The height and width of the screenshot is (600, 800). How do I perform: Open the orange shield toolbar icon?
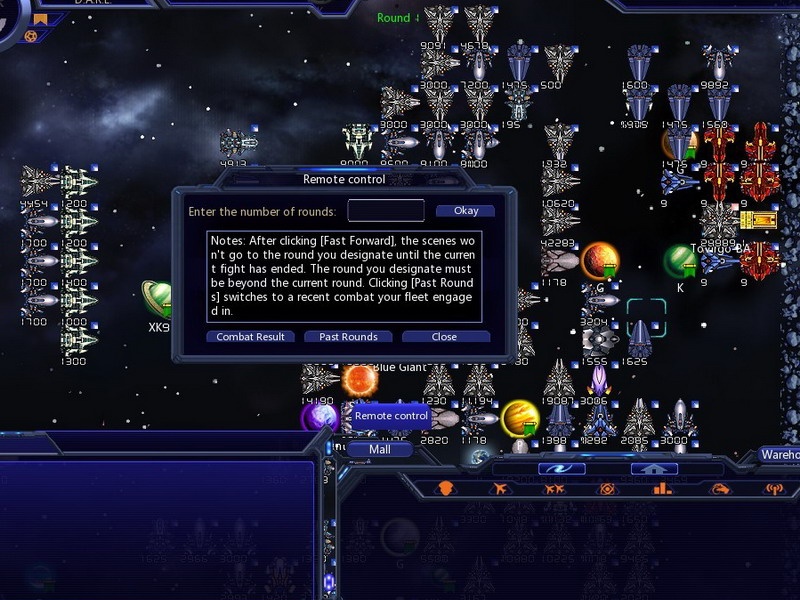(x=447, y=489)
